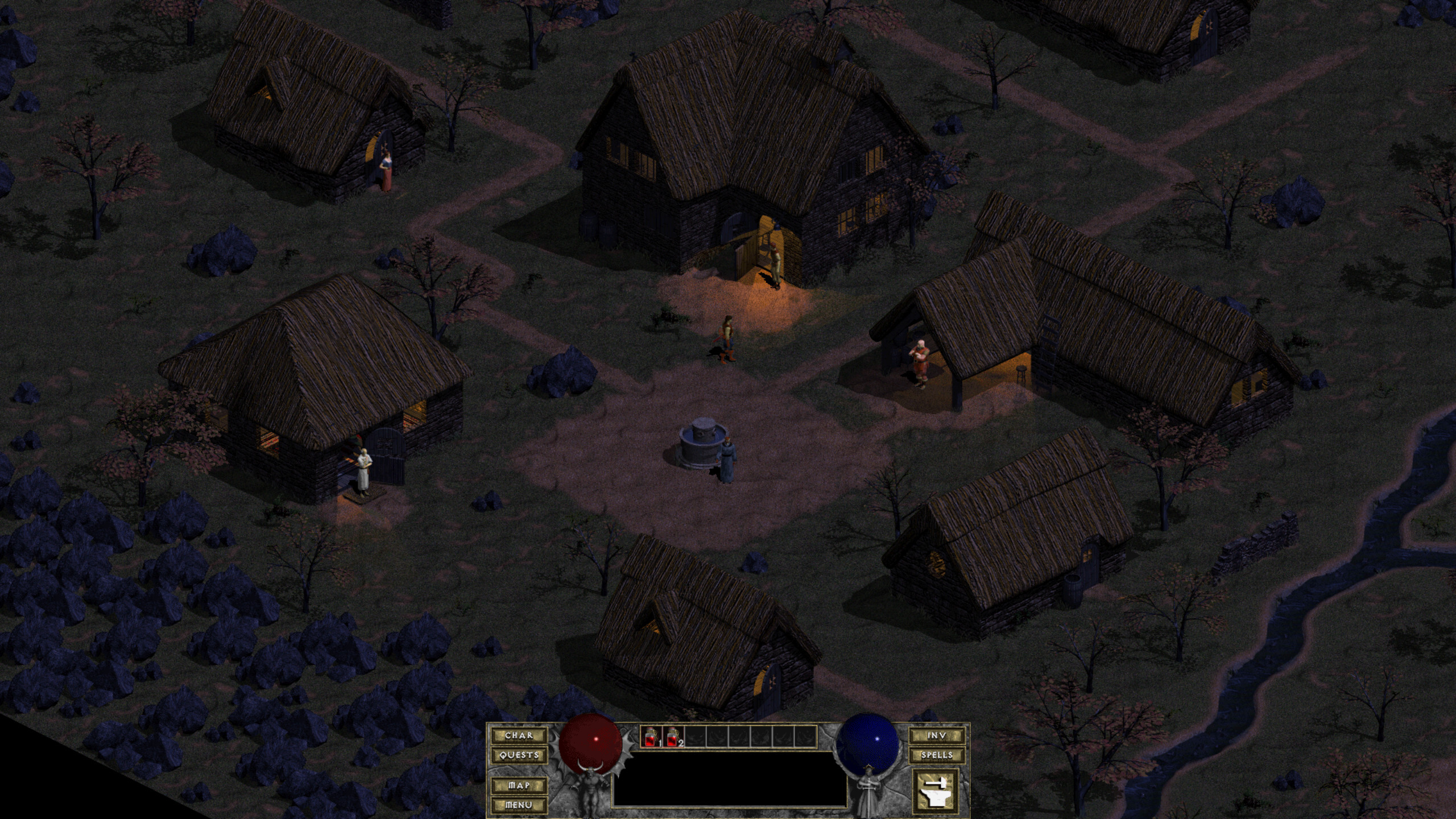1456x819 pixels.
Task: Open the SPELLS book
Action: (x=937, y=755)
